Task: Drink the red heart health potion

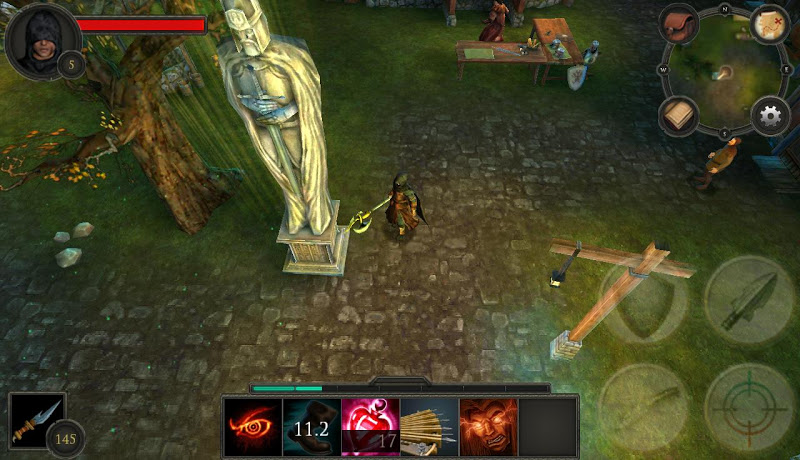Action: pos(370,427)
